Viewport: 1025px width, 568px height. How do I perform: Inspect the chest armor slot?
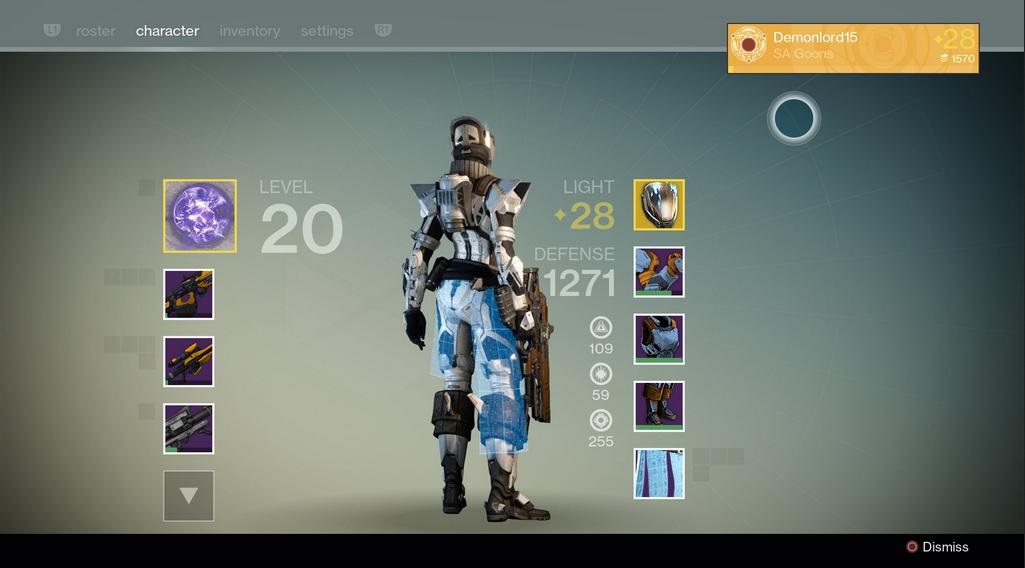click(659, 339)
